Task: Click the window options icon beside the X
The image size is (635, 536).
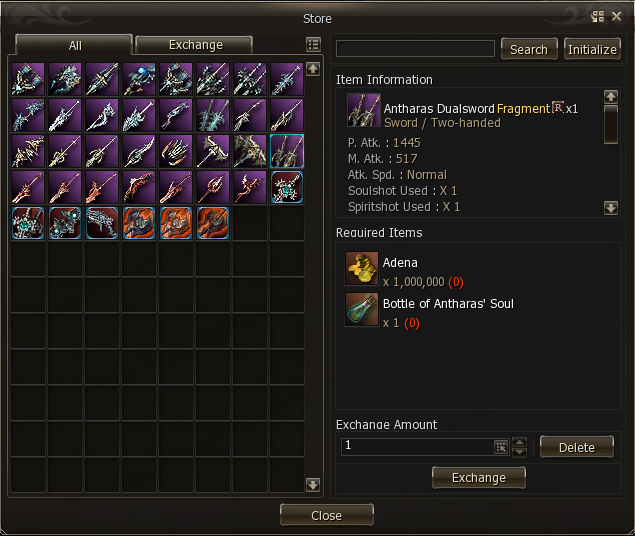Action: pos(598,17)
